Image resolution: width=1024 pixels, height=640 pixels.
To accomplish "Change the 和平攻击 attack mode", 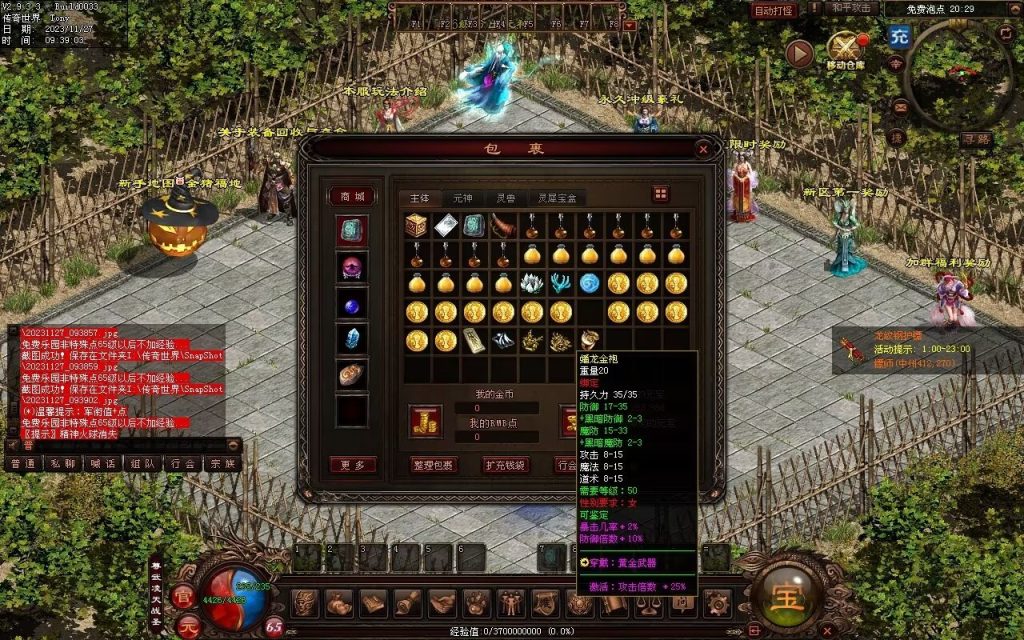I will coord(852,8).
